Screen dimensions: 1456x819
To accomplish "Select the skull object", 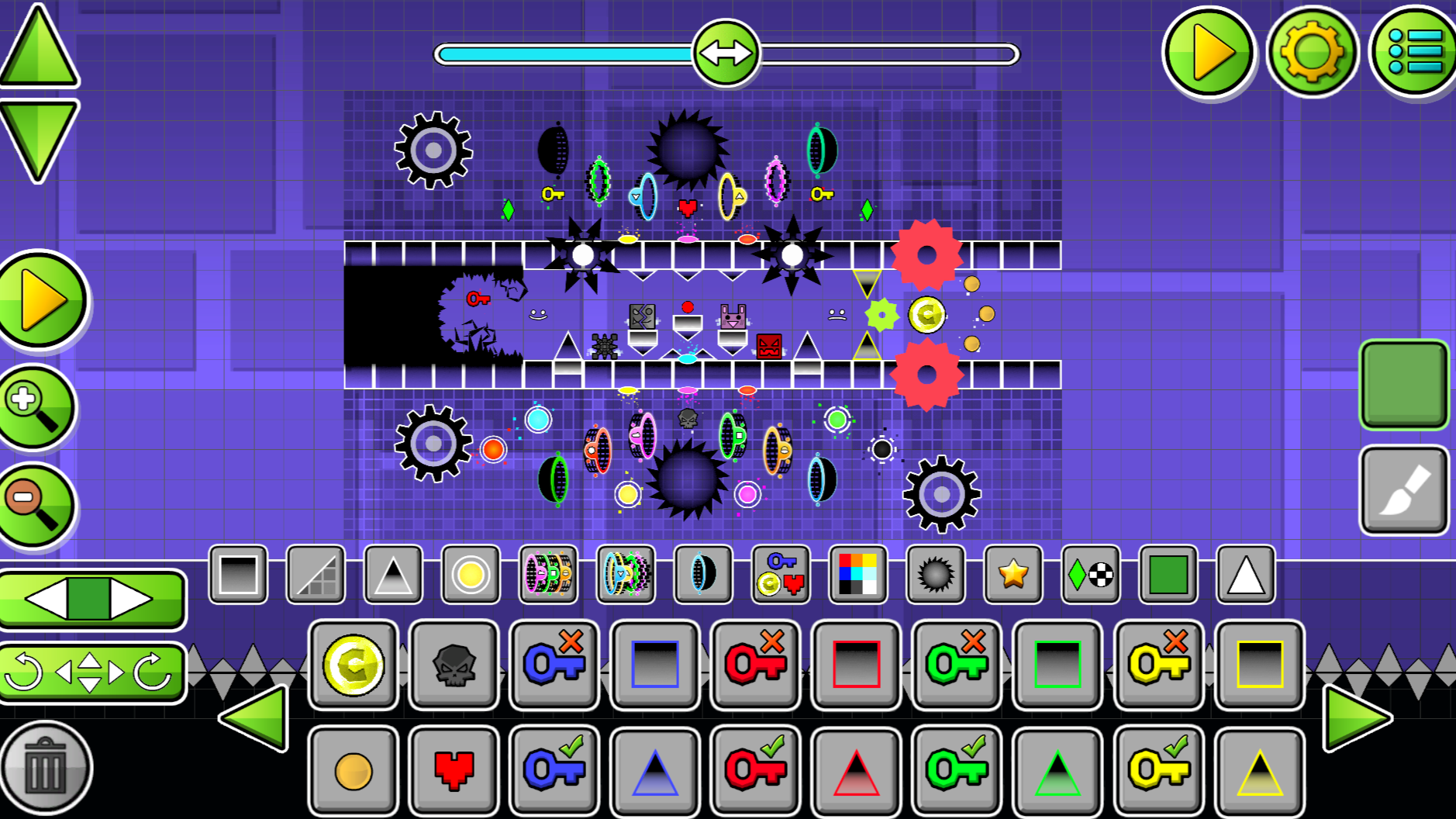I will coord(454,667).
